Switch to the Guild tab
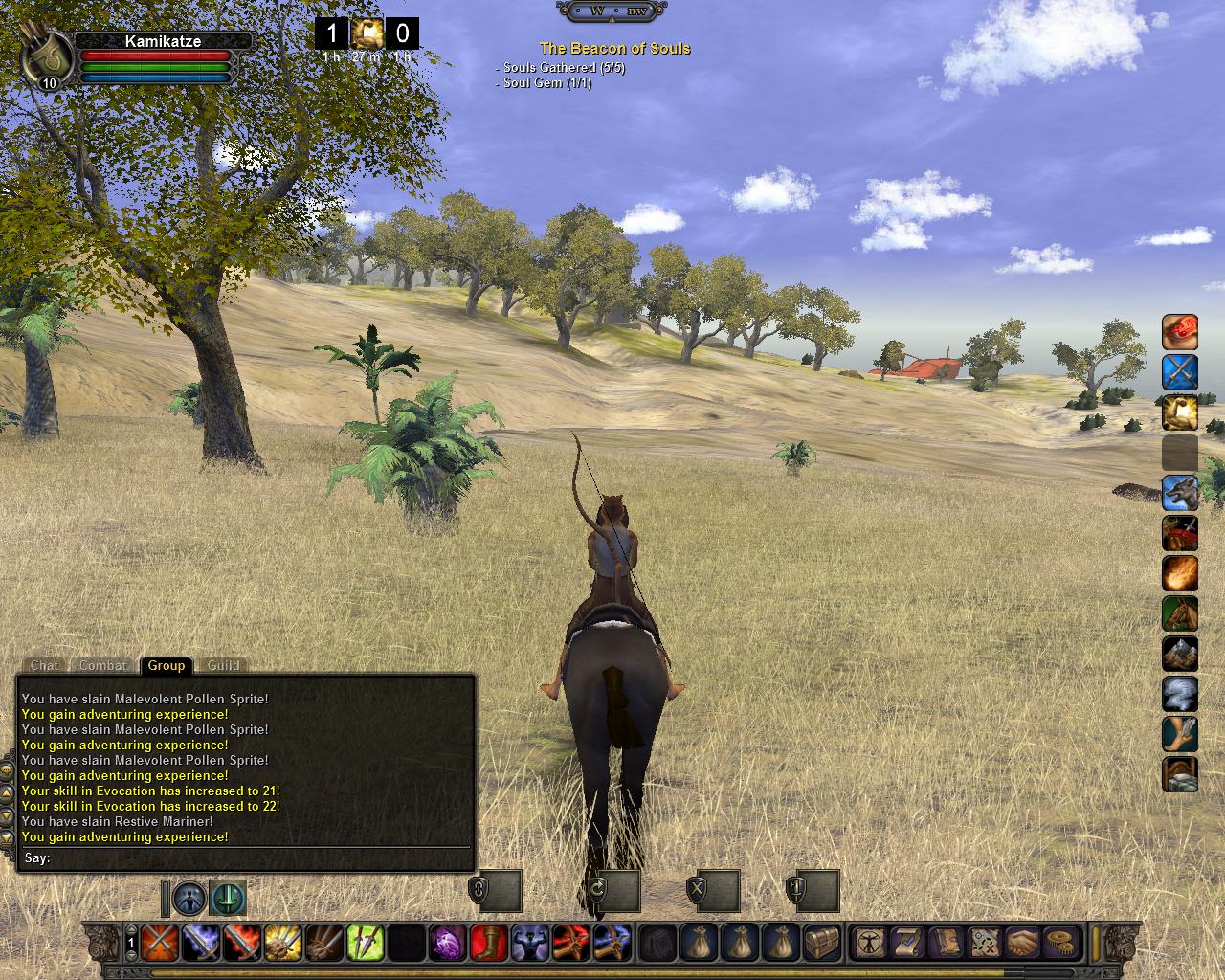The width and height of the screenshot is (1225, 980). pos(224,665)
